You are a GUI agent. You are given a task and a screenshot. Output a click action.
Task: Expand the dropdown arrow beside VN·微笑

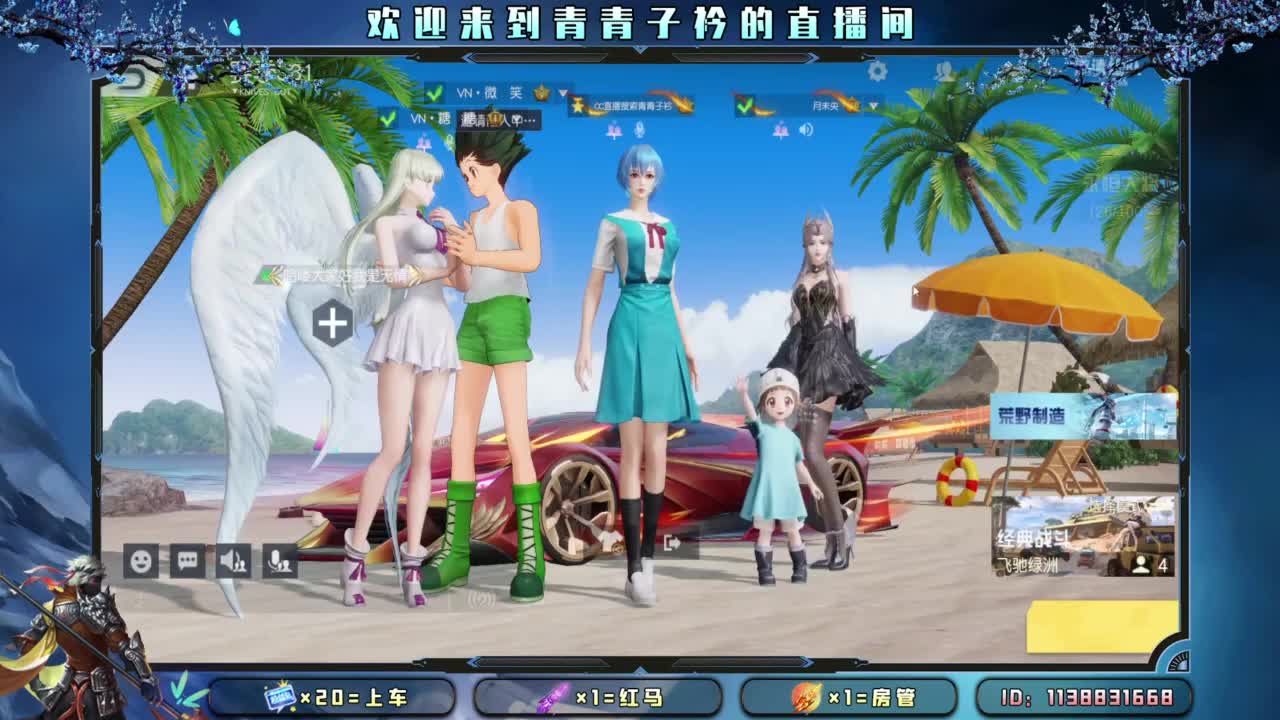click(x=563, y=93)
